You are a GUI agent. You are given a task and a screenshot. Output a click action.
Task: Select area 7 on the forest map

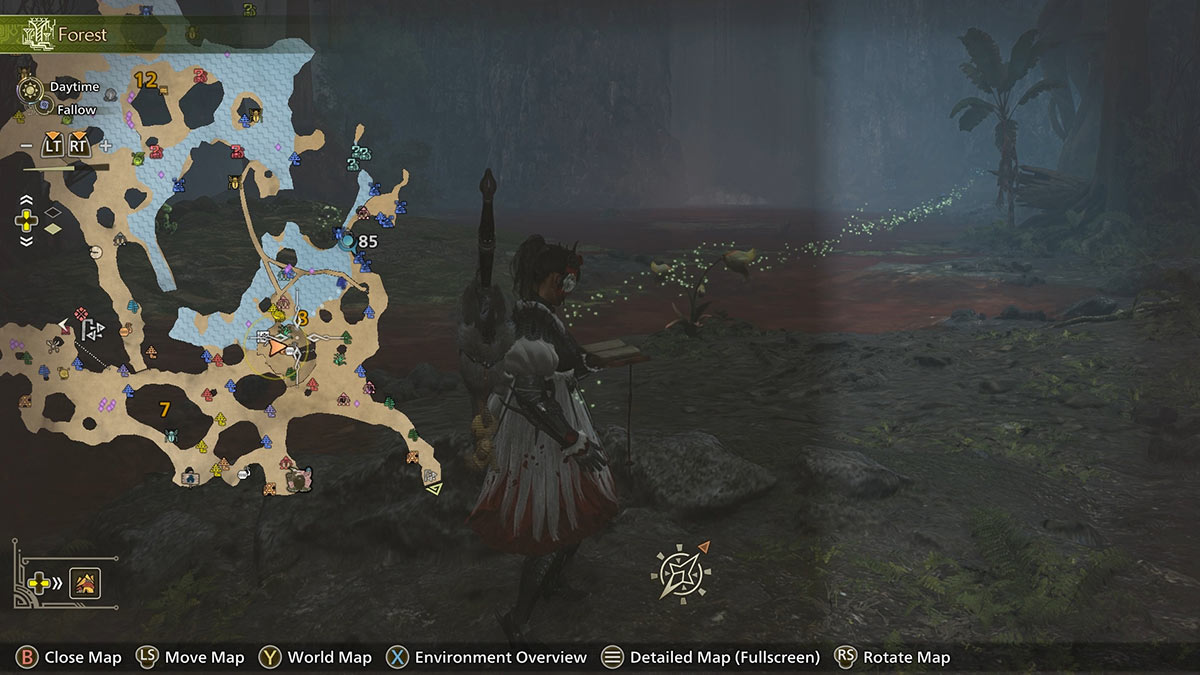coord(164,408)
